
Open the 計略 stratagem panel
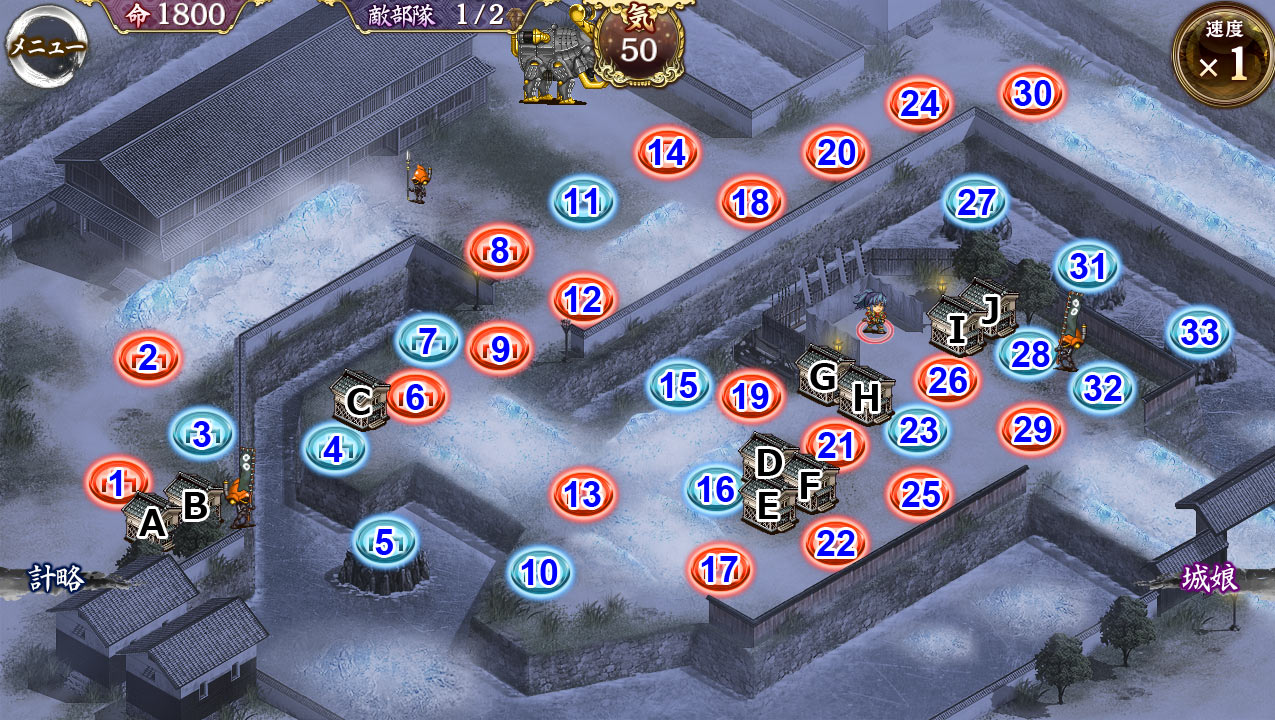(57, 579)
